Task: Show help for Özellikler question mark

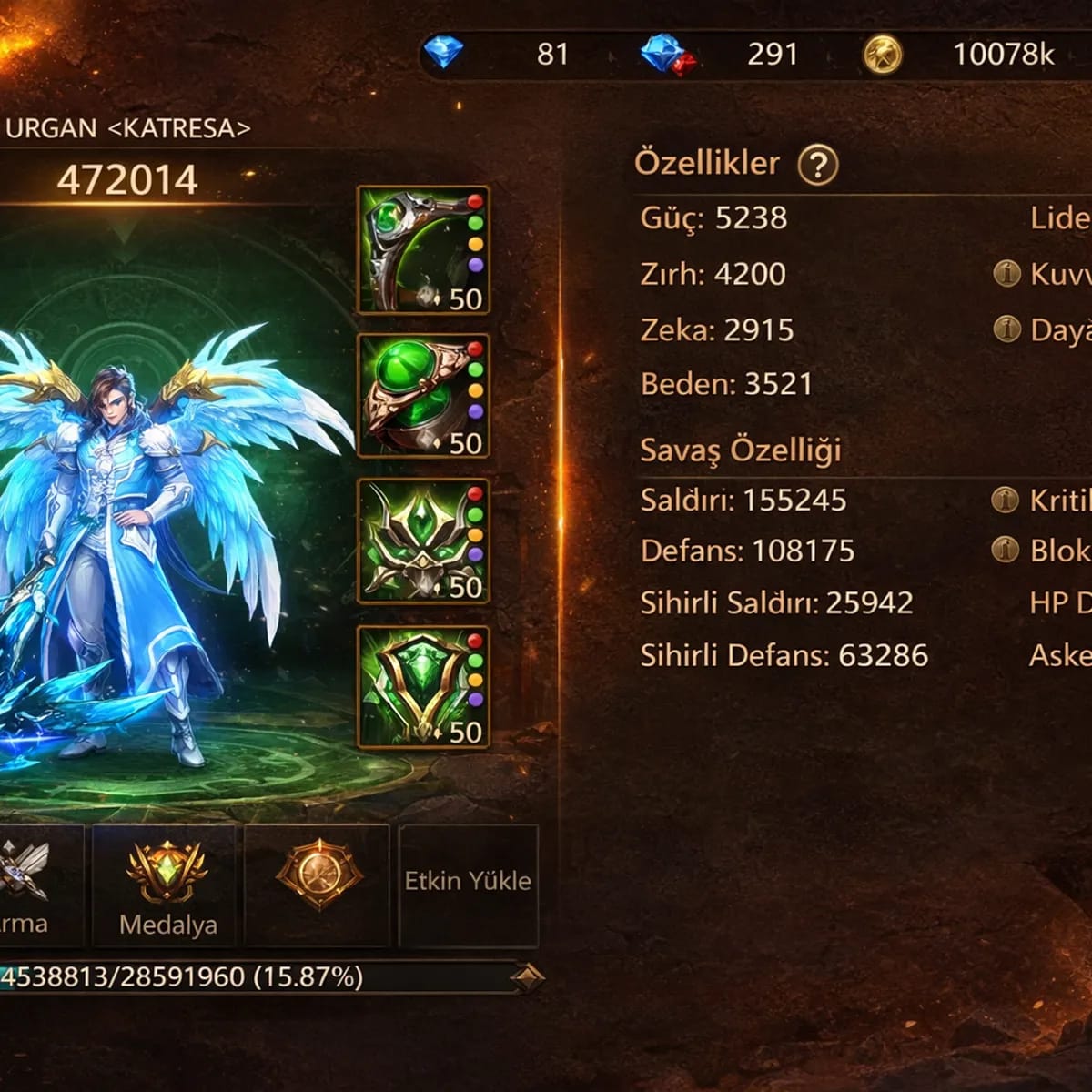Action: click(x=817, y=165)
